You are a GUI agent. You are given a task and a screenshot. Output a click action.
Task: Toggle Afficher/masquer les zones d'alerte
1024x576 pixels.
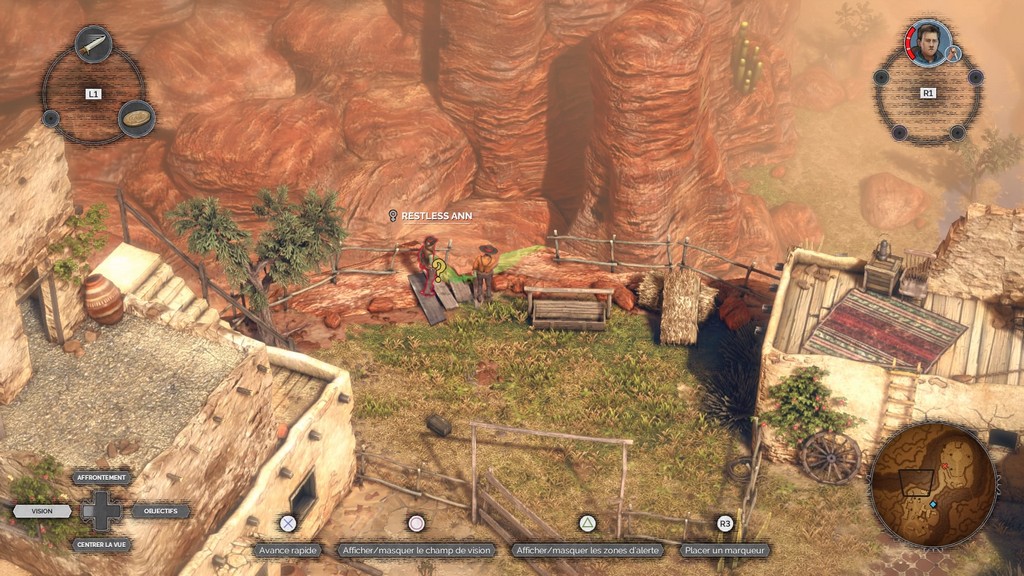click(x=588, y=550)
